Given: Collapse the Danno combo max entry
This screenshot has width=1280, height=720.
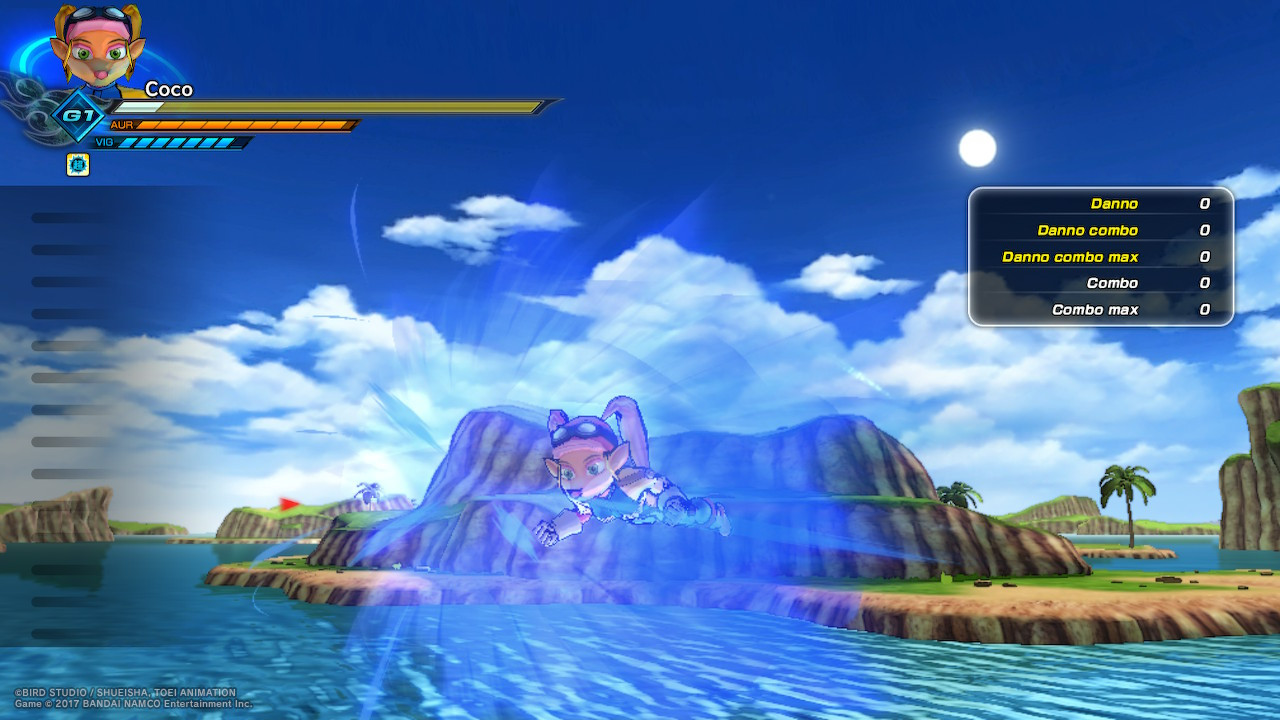Looking at the screenshot, I should pos(1100,257).
